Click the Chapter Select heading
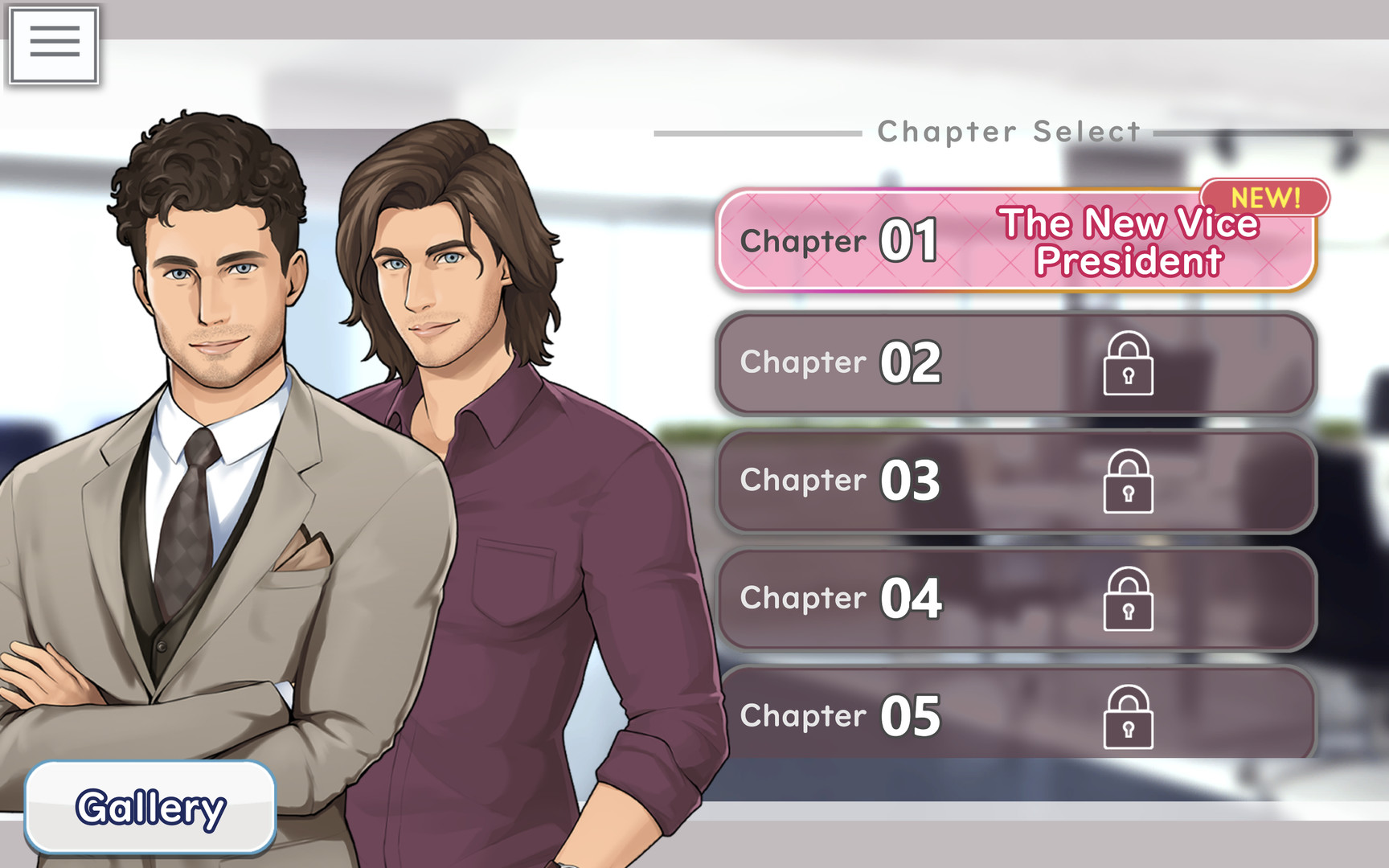Image resolution: width=1389 pixels, height=868 pixels. click(1008, 131)
